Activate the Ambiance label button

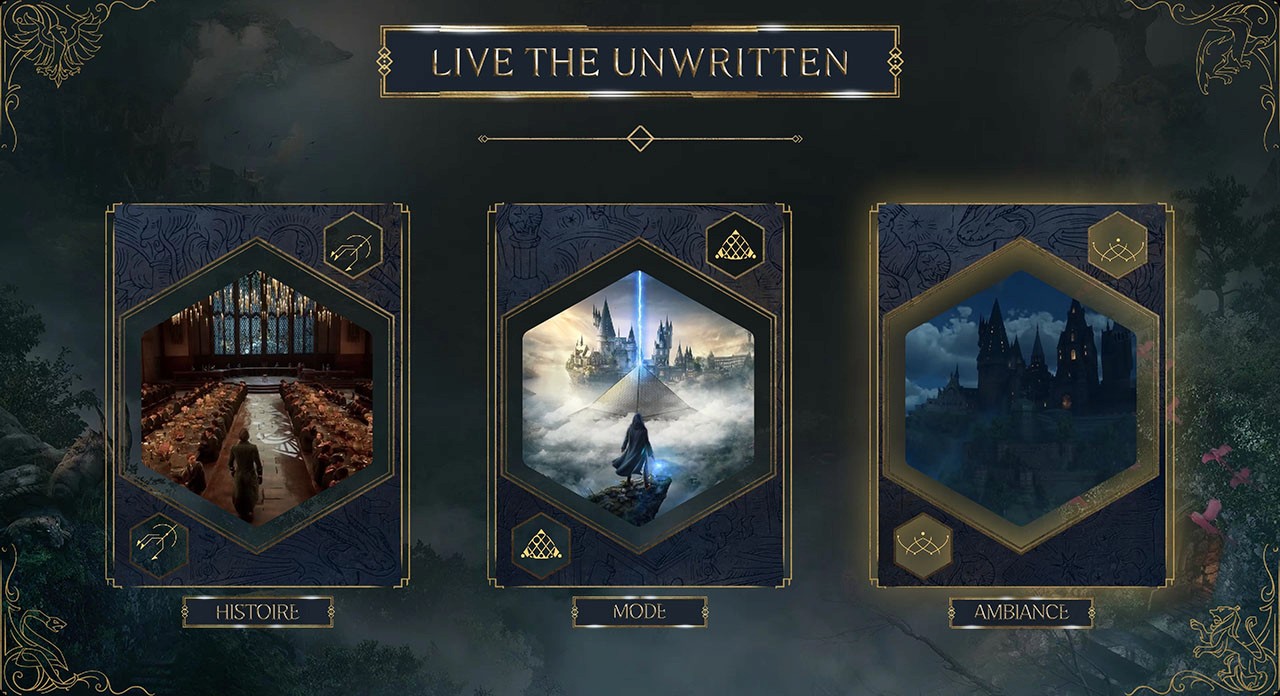(x=1021, y=612)
